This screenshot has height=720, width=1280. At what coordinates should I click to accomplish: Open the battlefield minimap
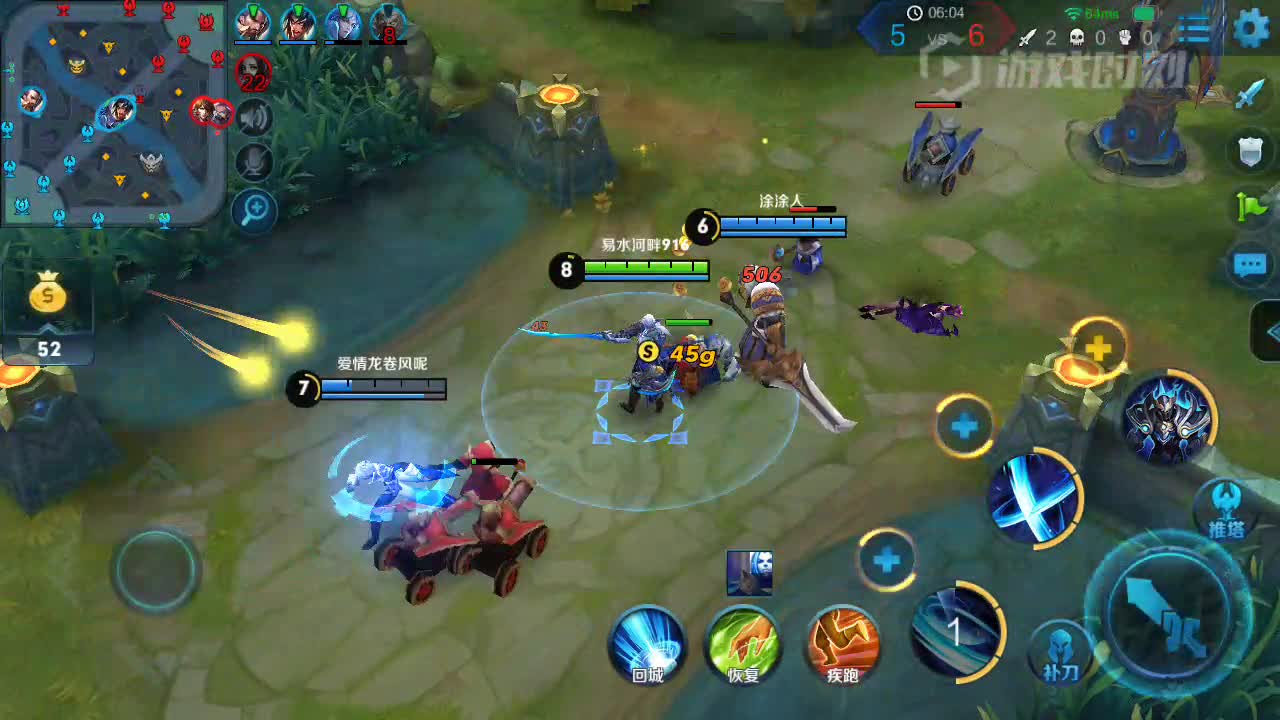pyautogui.click(x=113, y=110)
